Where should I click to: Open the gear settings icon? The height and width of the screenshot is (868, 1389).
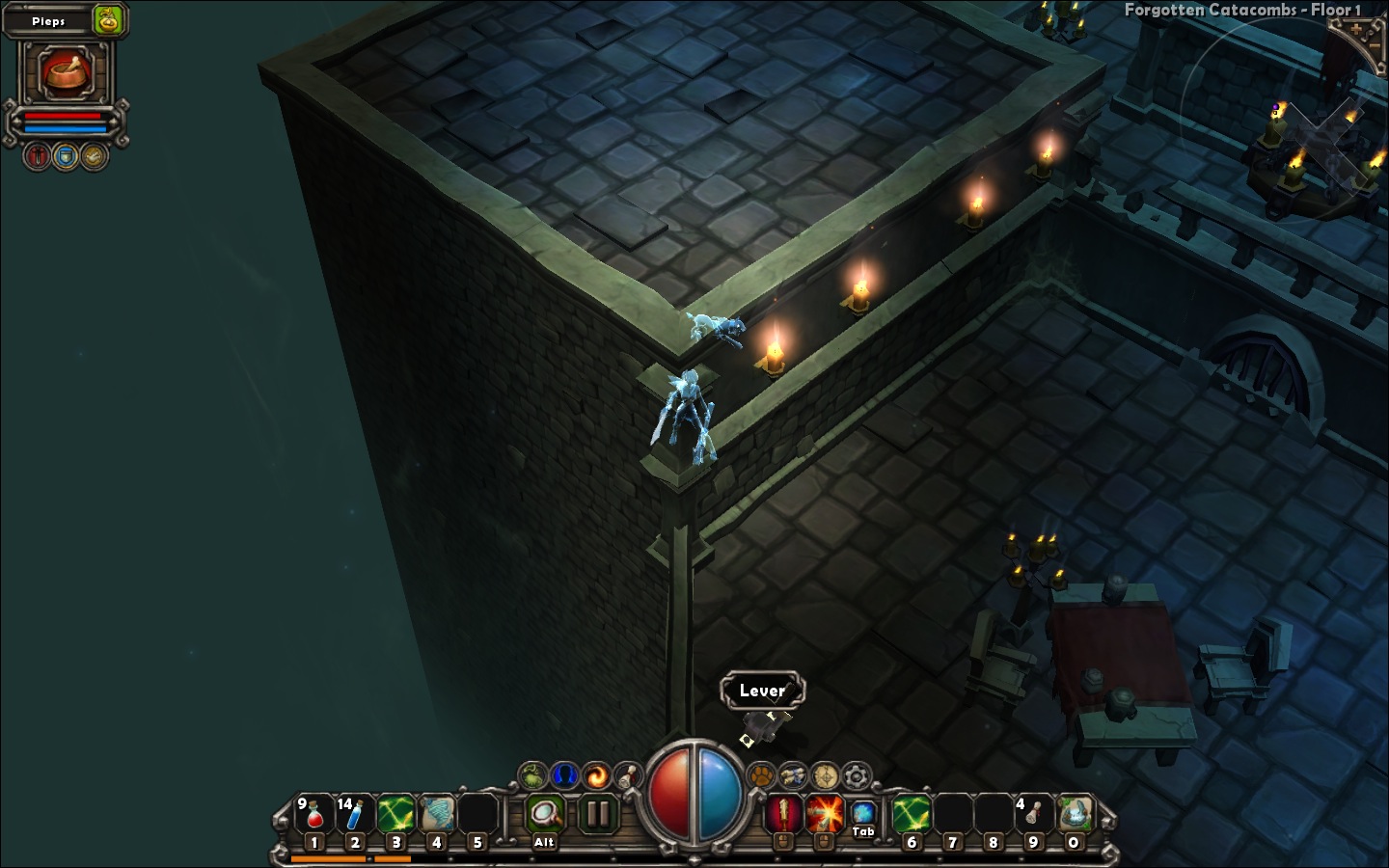coord(857,775)
